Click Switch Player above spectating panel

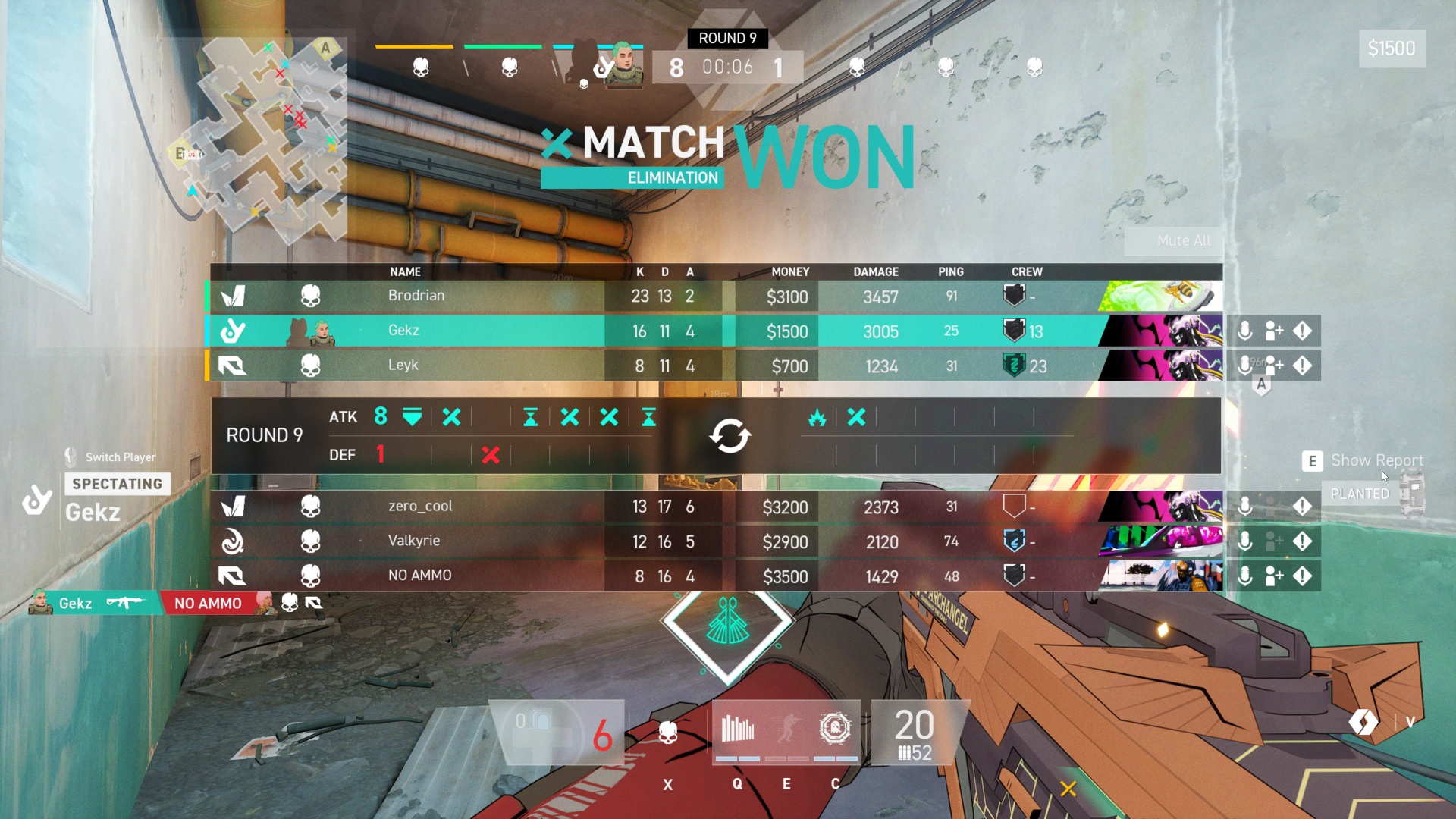(x=120, y=457)
